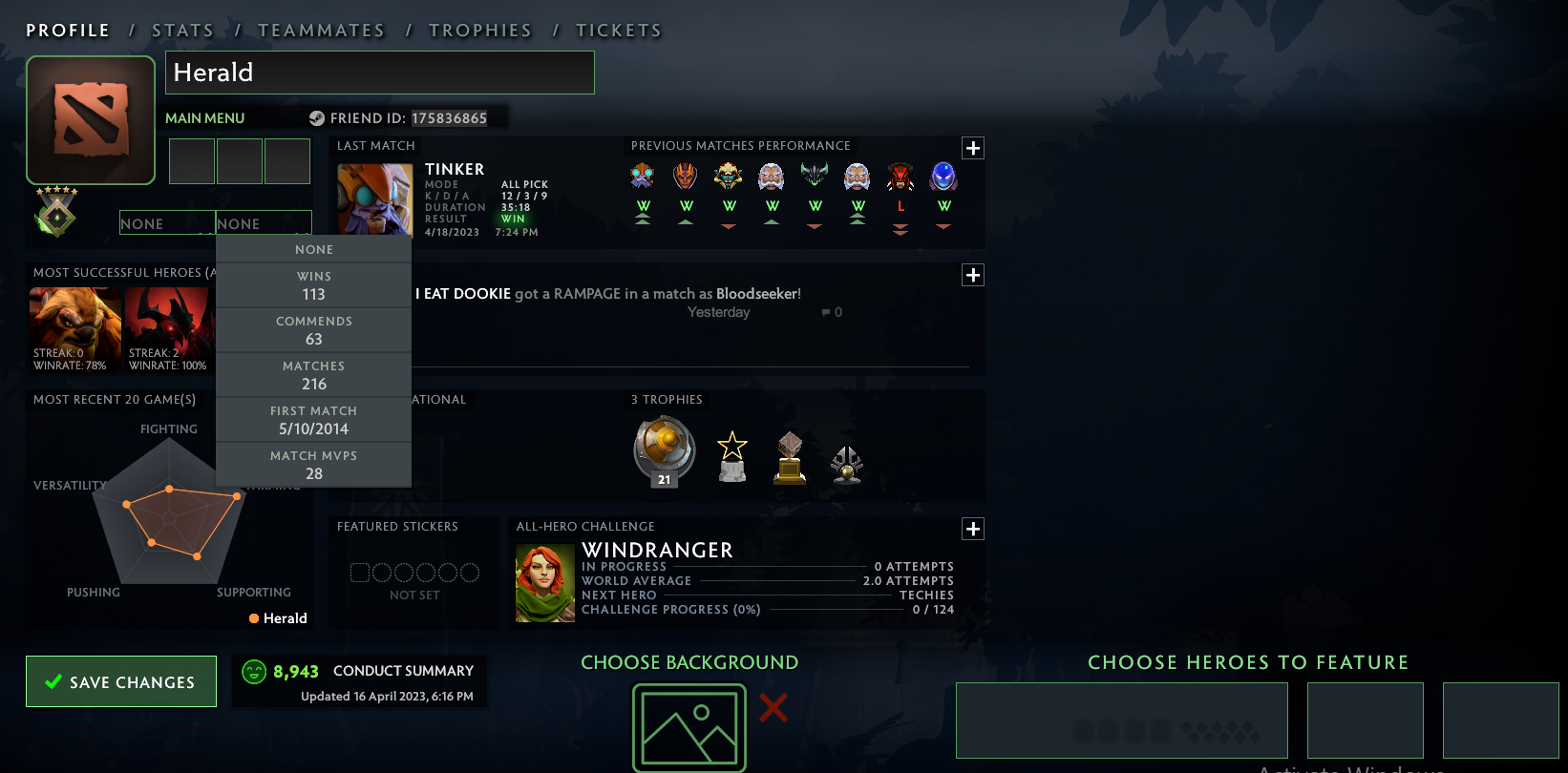Click the Steam globe beside Friend ID

click(x=318, y=118)
